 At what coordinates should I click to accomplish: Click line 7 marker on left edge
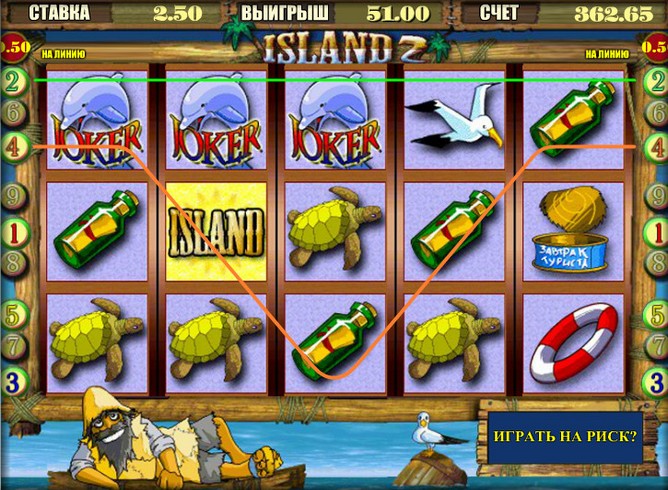13,345
